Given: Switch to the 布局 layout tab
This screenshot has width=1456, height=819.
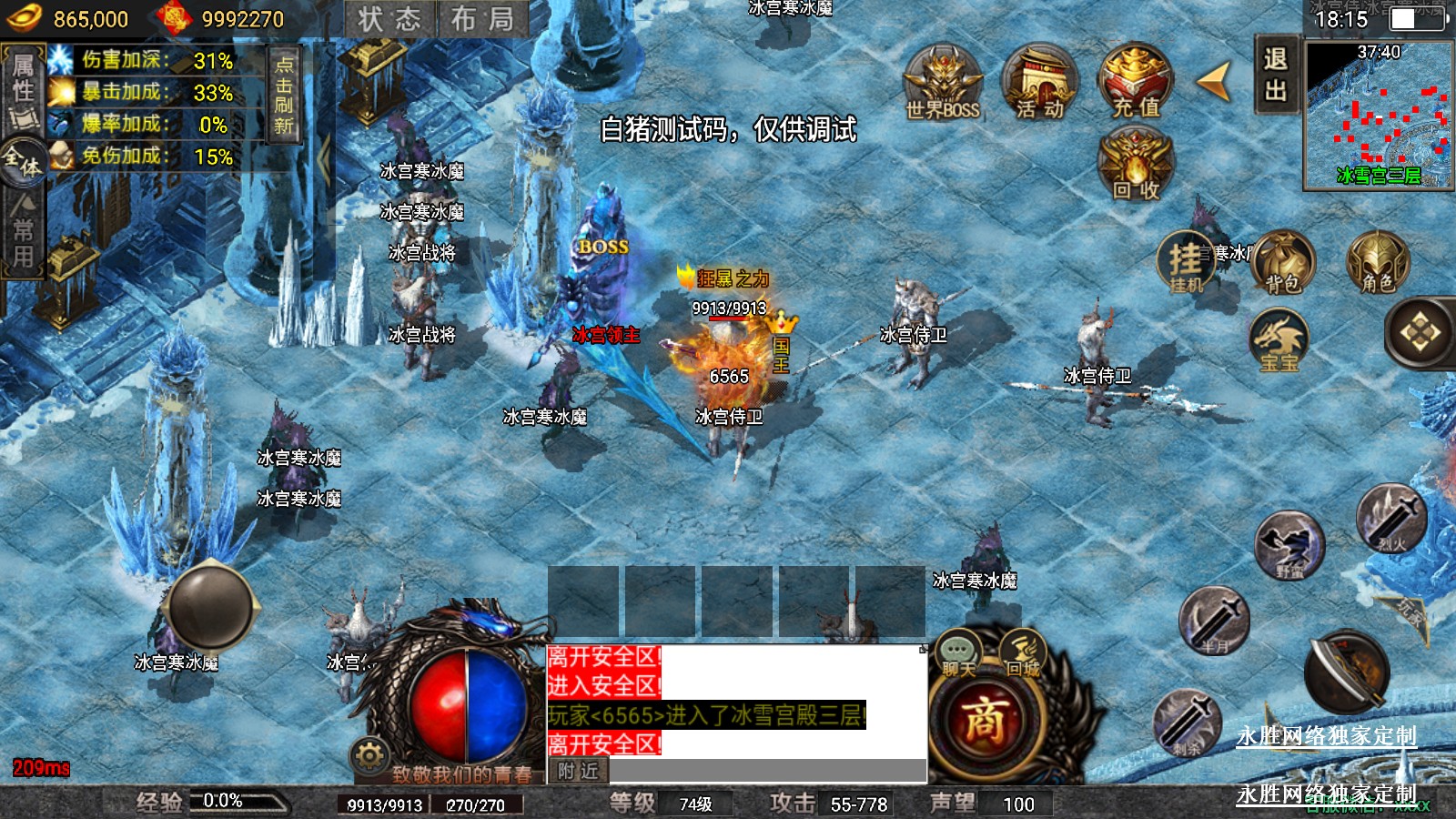Looking at the screenshot, I should coord(482,19).
